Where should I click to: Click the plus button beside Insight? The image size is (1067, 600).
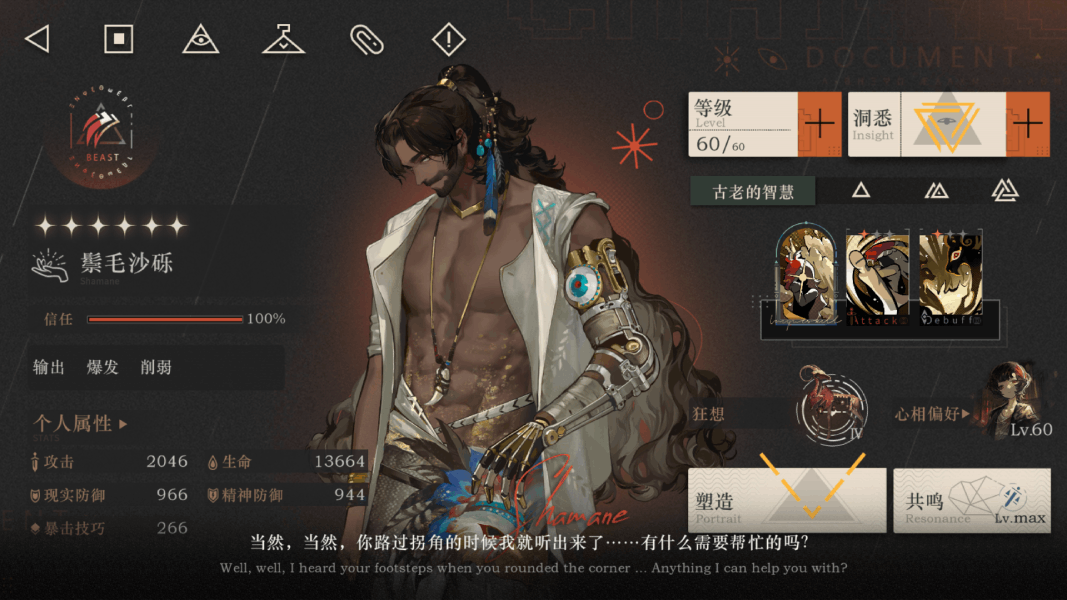[x=1028, y=124]
